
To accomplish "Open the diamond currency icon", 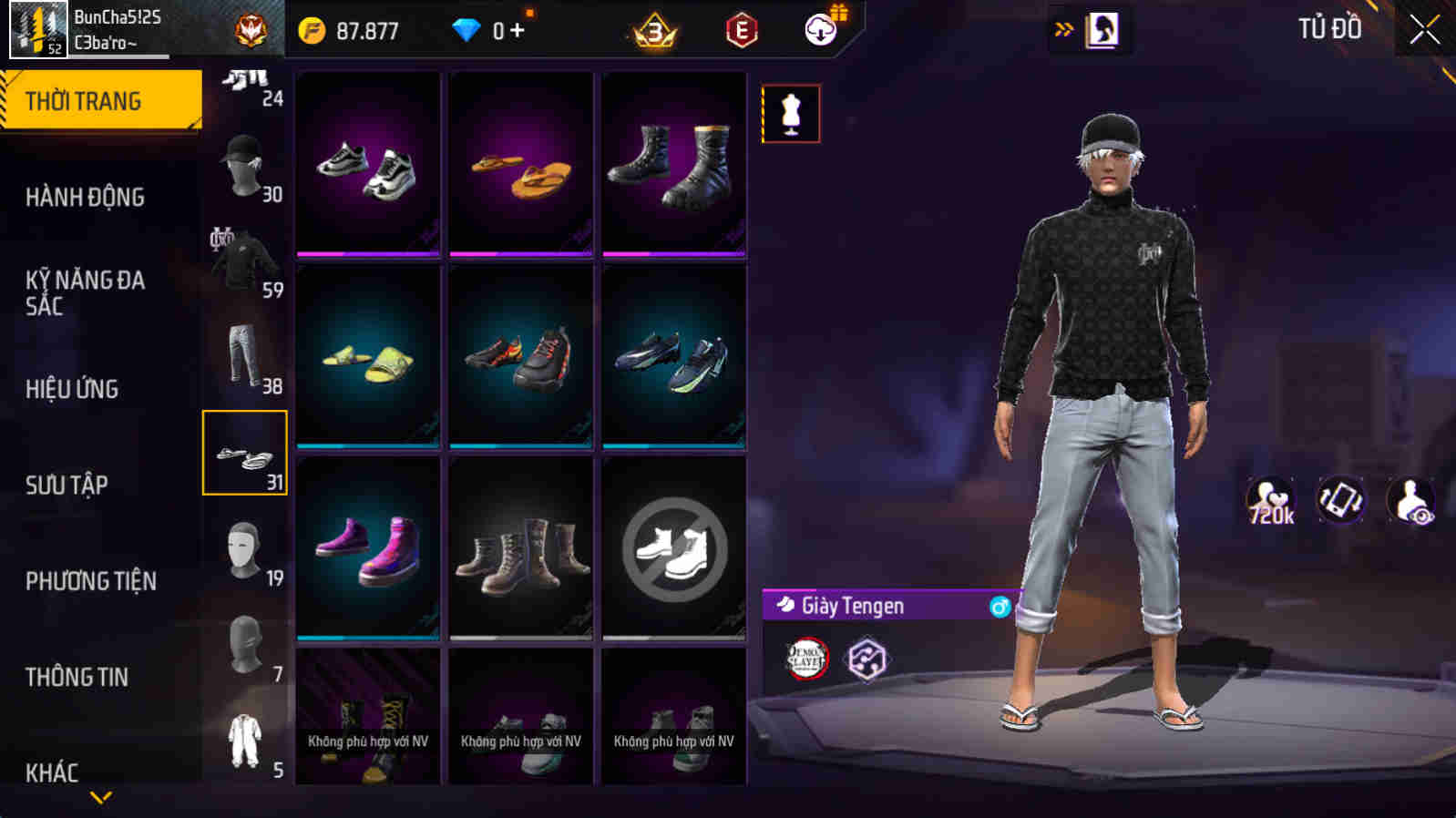I will (467, 30).
